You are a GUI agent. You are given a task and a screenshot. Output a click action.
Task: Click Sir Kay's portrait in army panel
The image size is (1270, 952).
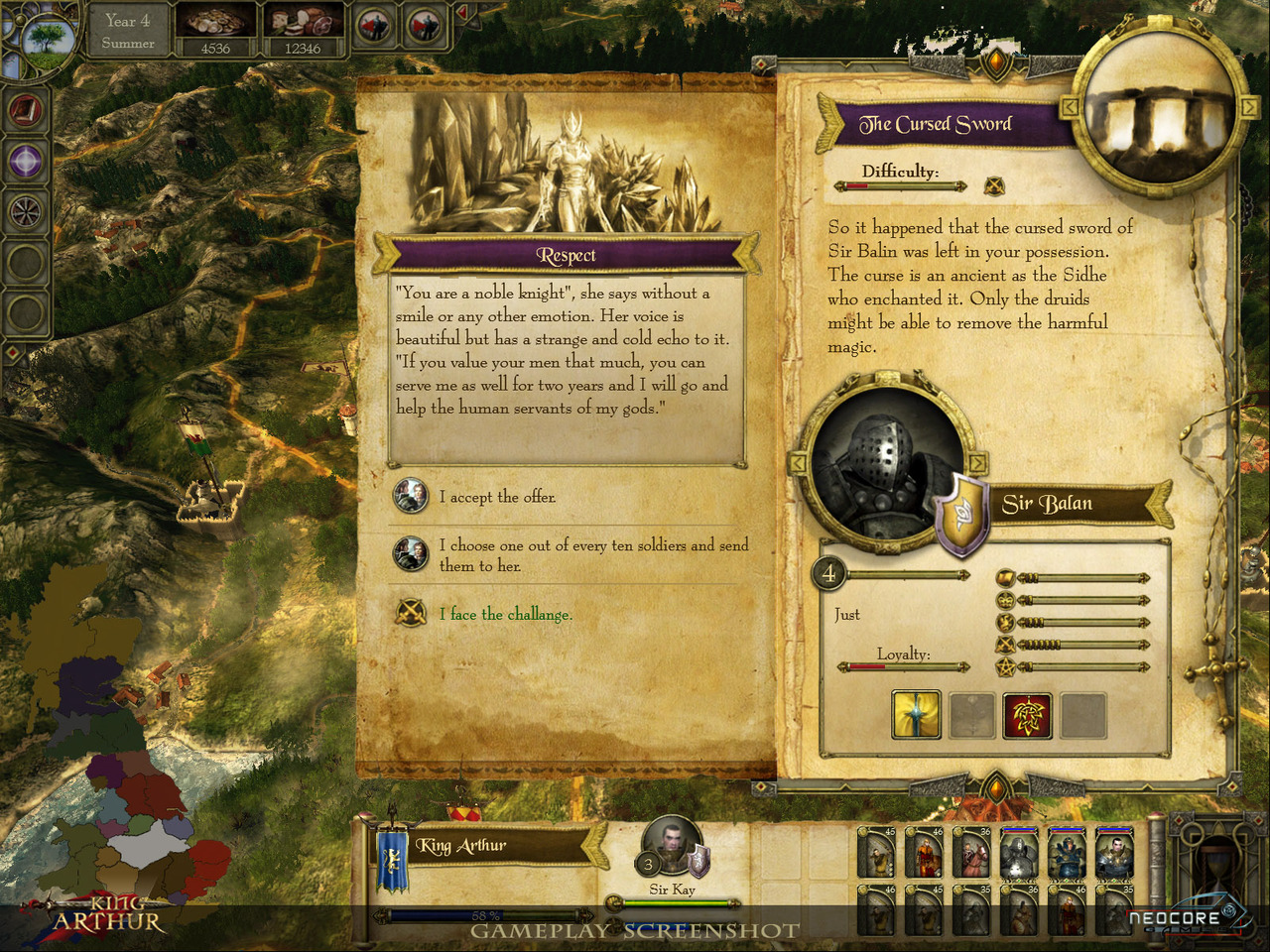pyautogui.click(x=671, y=848)
